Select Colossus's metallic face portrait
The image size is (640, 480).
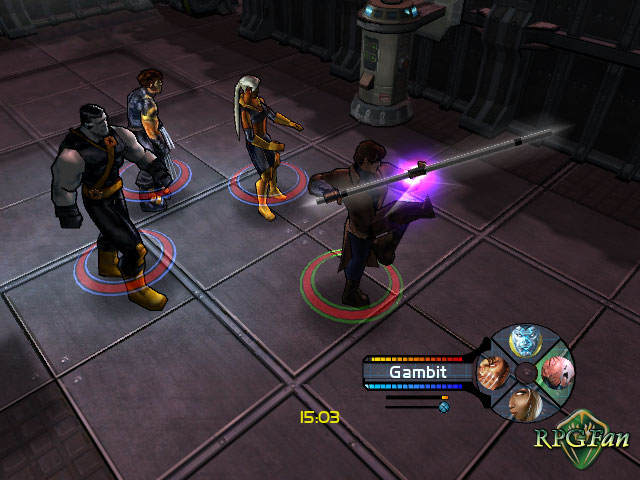tap(525, 341)
